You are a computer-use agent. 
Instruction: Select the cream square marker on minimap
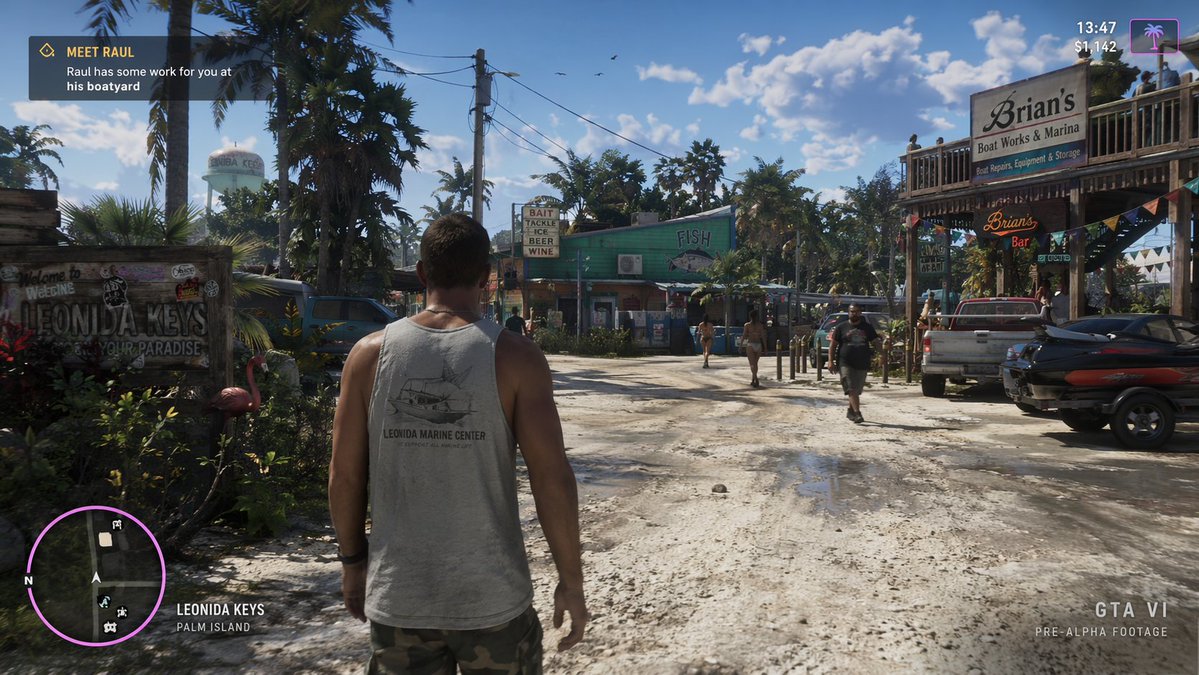[105, 539]
